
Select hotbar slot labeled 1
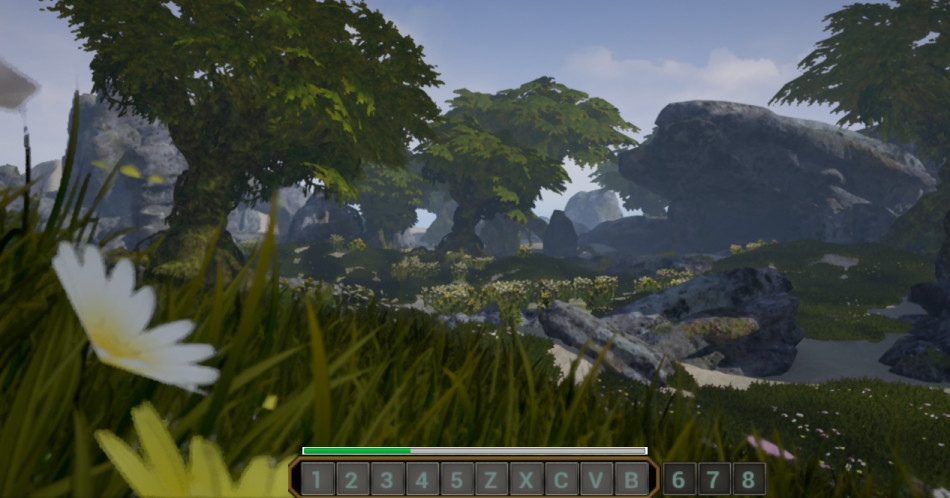point(317,479)
